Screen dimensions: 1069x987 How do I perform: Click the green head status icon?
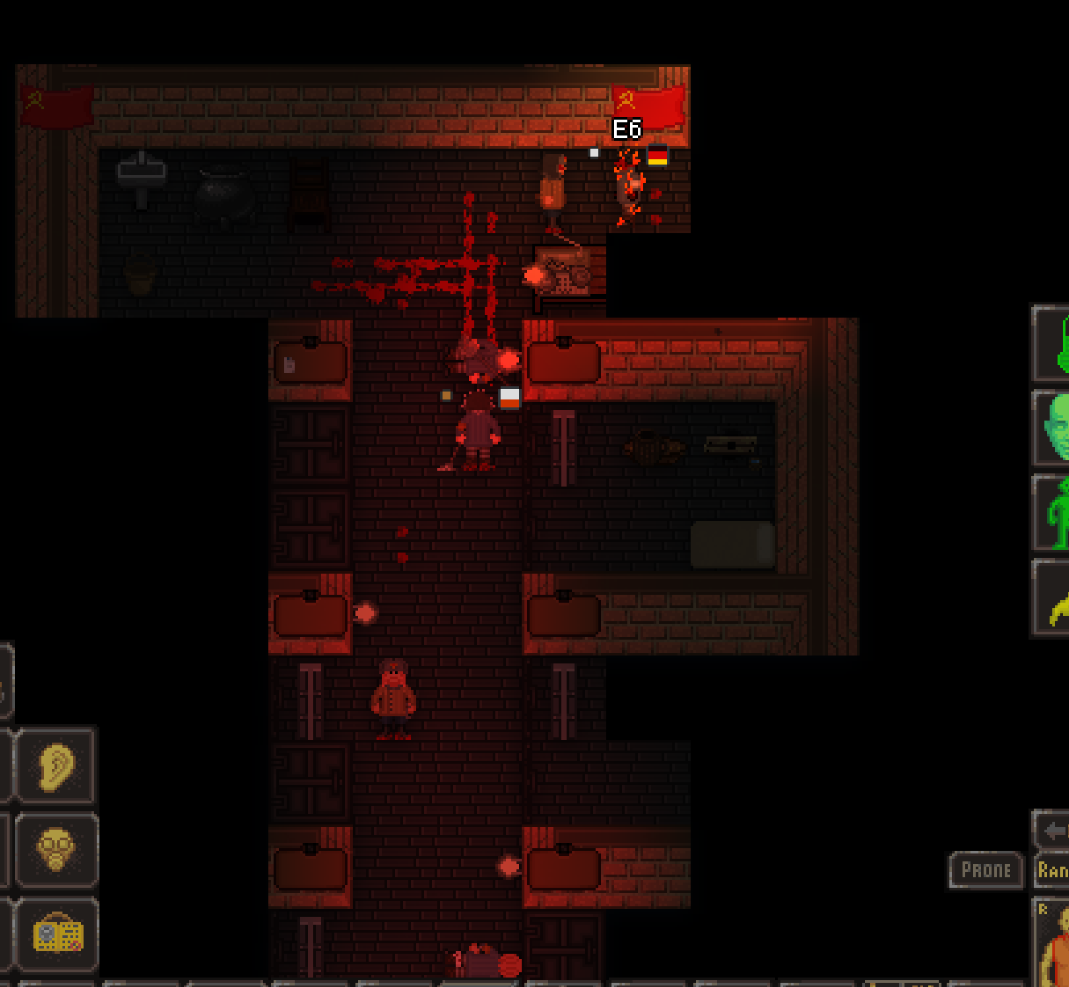tap(1052, 428)
